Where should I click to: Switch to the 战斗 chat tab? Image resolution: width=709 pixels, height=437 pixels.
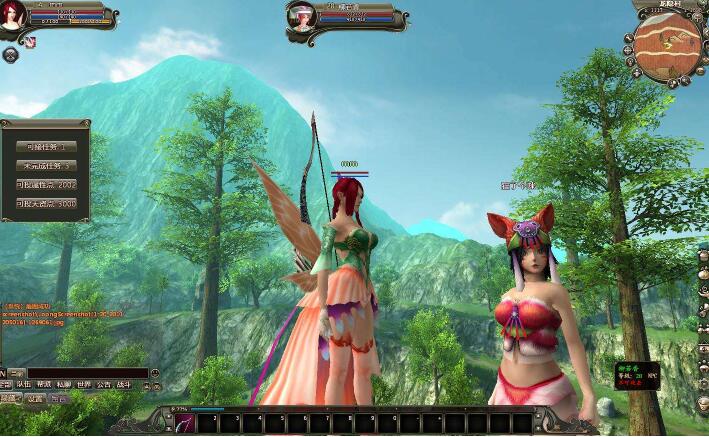coord(124,384)
